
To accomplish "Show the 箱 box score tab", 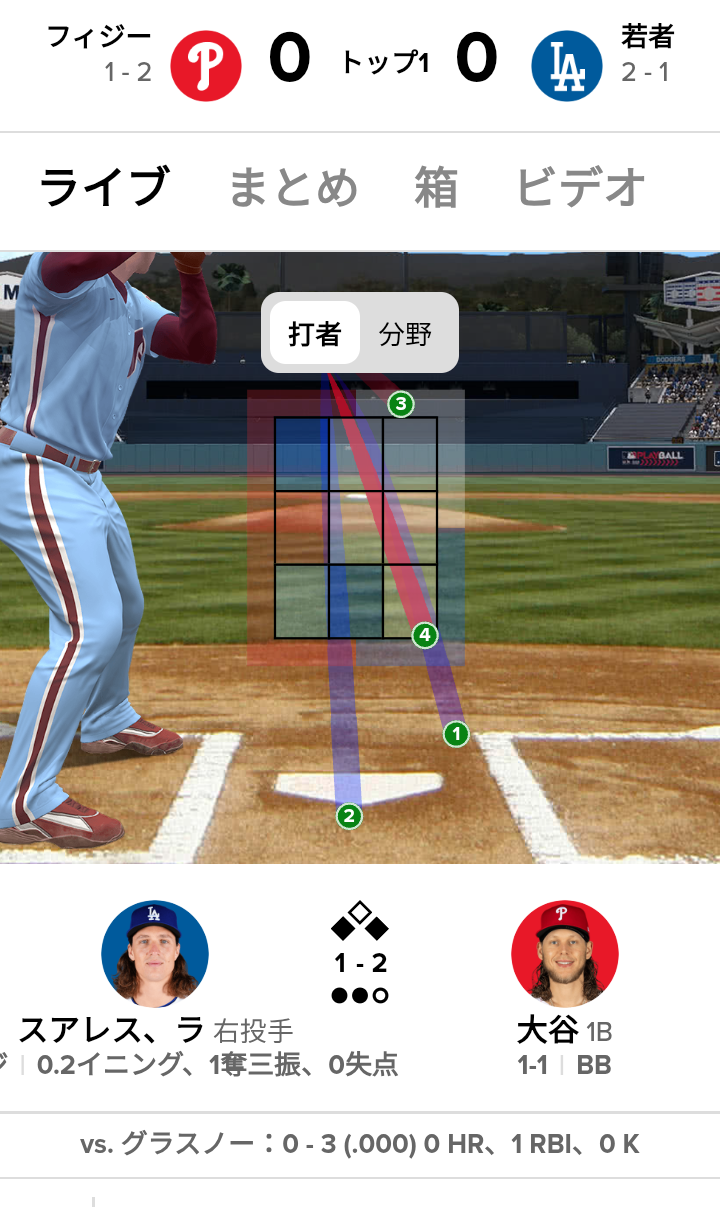I will pos(436,188).
